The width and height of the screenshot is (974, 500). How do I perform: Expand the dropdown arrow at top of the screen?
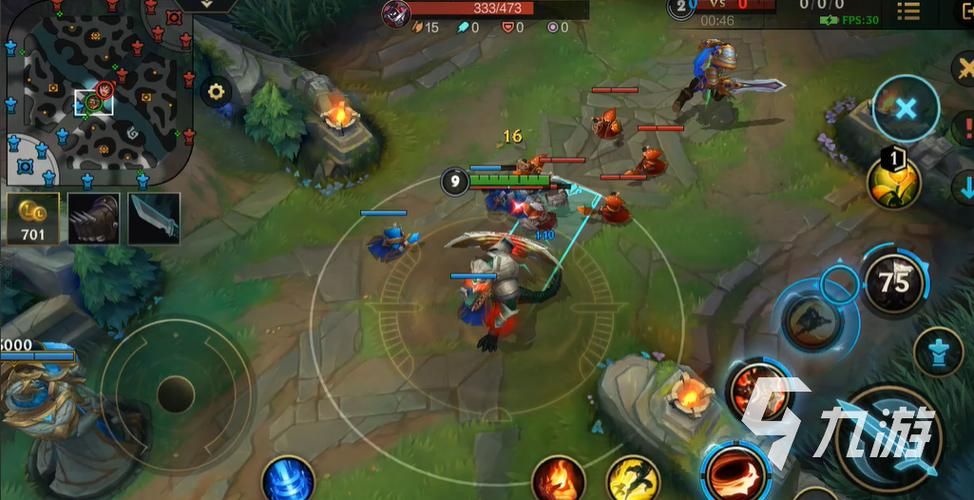click(205, 5)
